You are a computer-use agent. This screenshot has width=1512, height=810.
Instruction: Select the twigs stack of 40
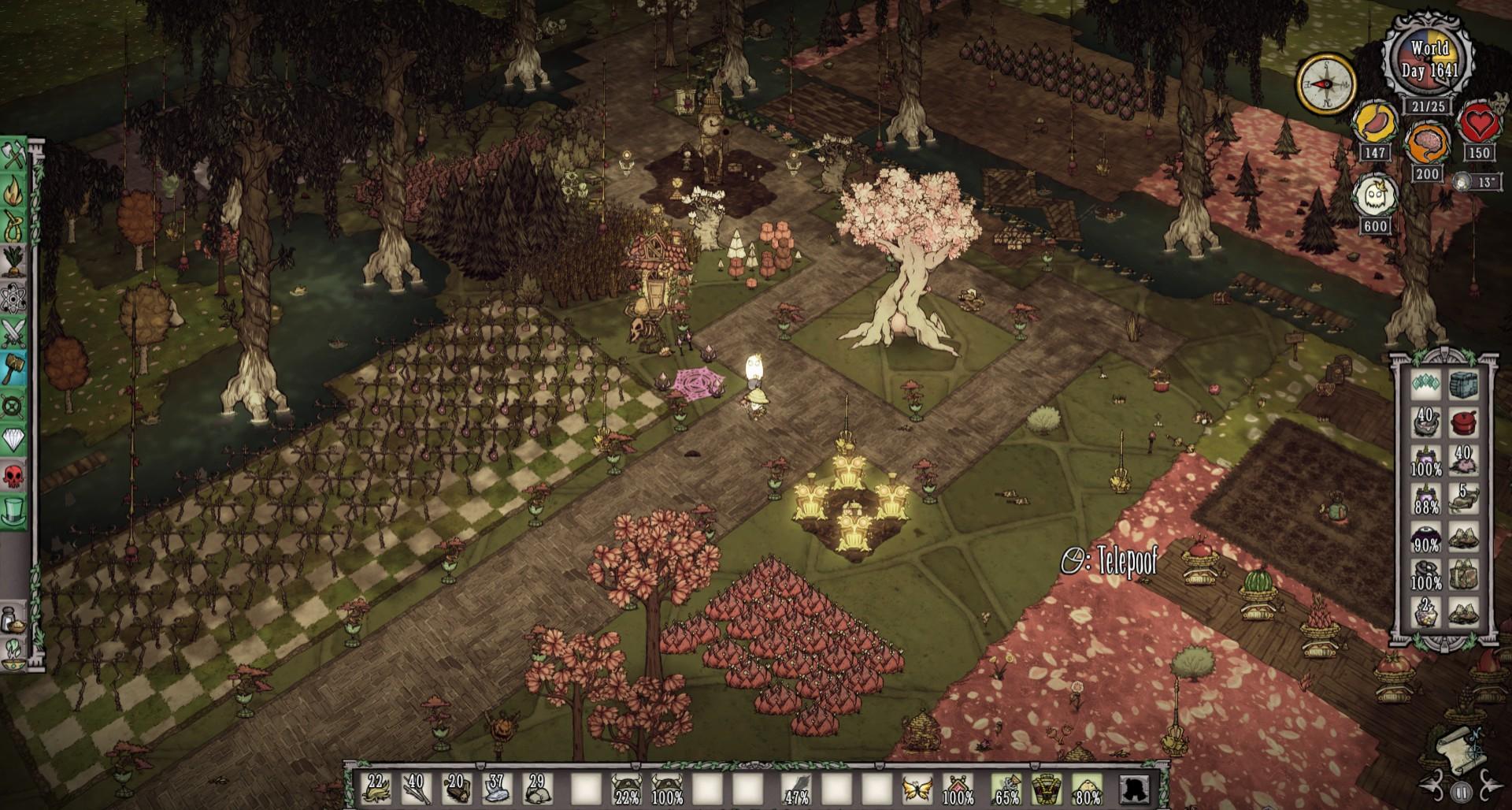[416, 788]
